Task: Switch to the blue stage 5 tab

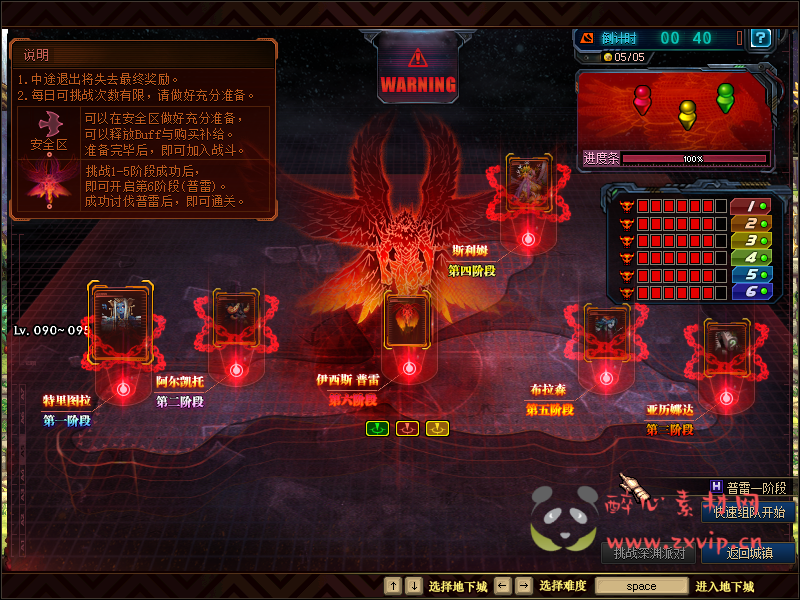Action: 749,274
